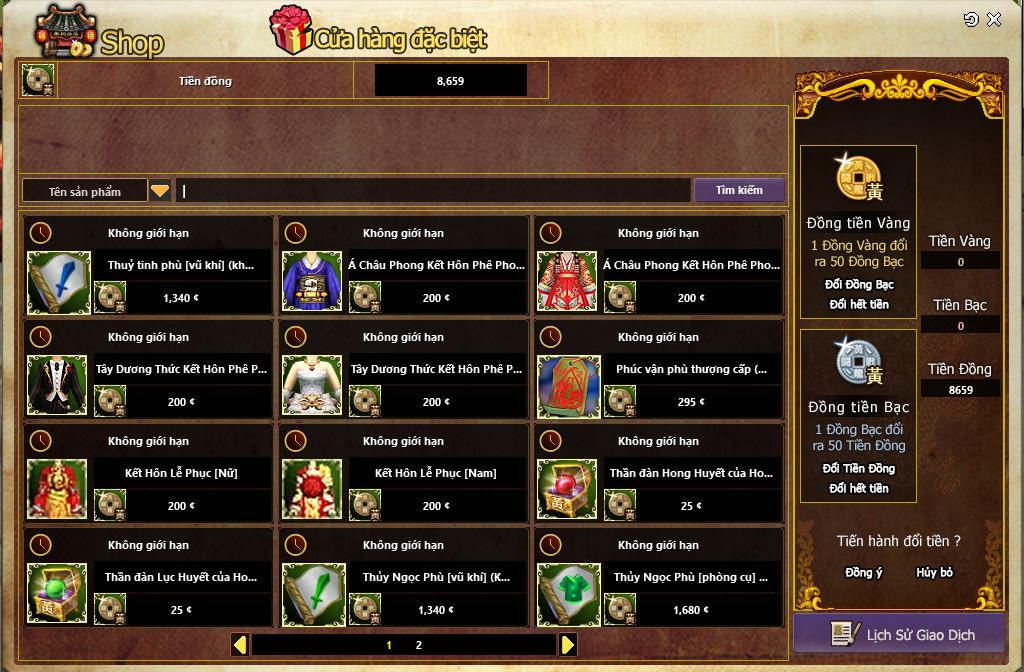Go to page 2 of the shop
The width and height of the screenshot is (1024, 672).
pyautogui.click(x=419, y=645)
